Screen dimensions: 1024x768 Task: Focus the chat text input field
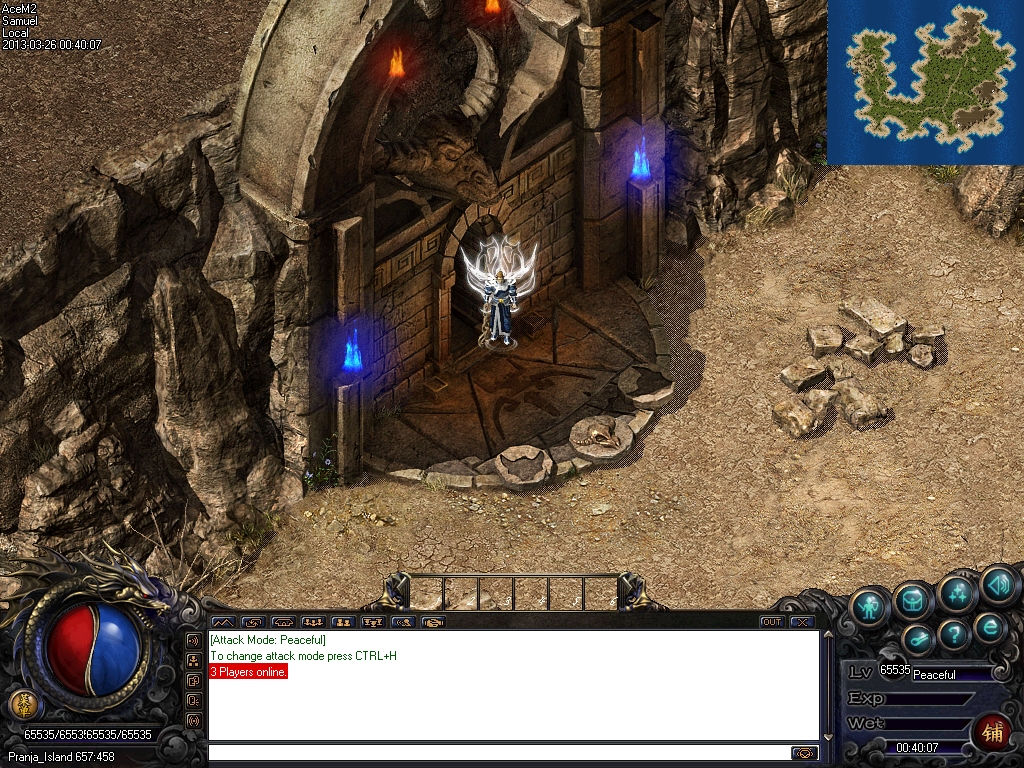coord(498,753)
